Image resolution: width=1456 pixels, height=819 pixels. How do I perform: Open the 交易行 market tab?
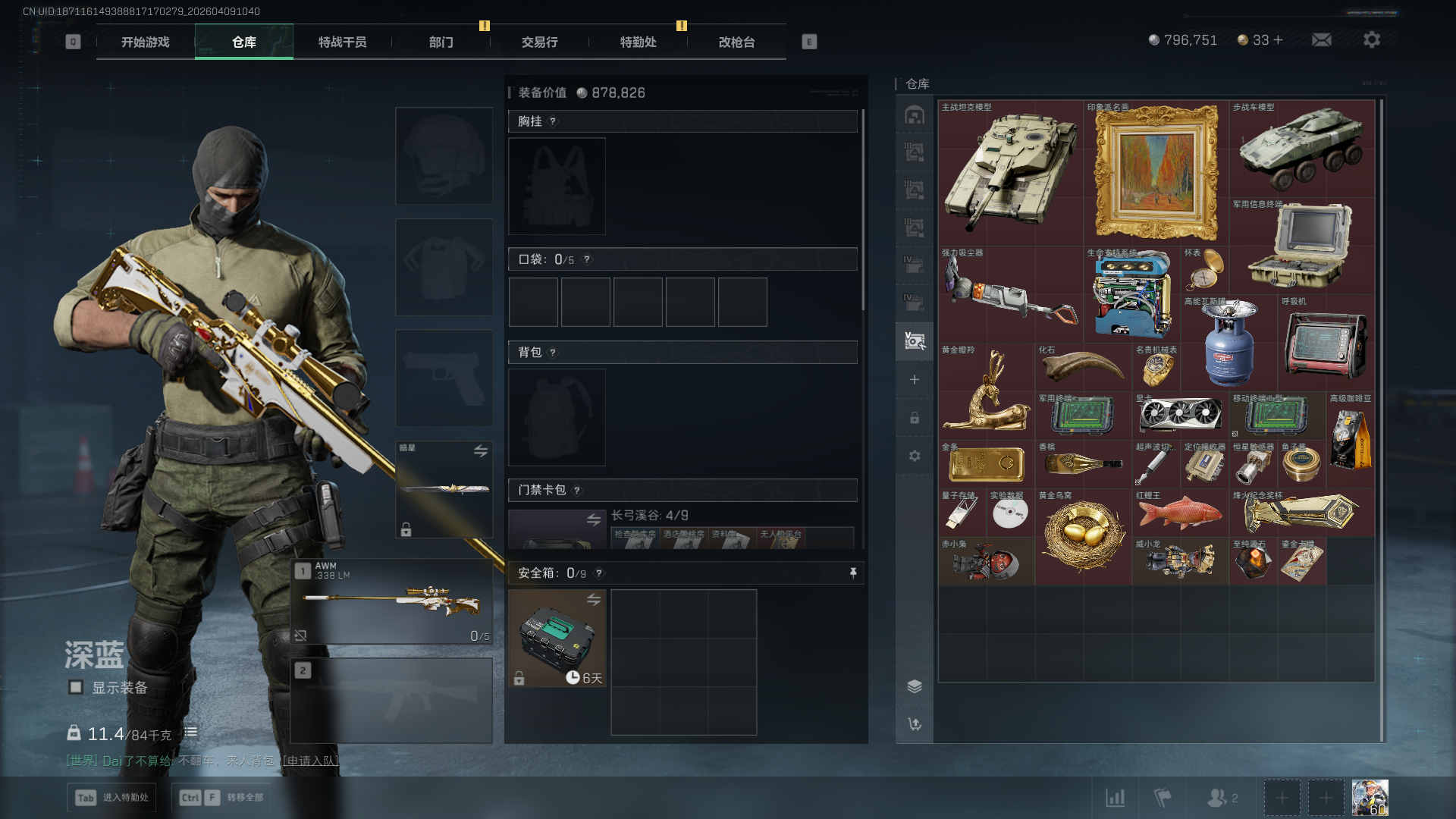540,42
